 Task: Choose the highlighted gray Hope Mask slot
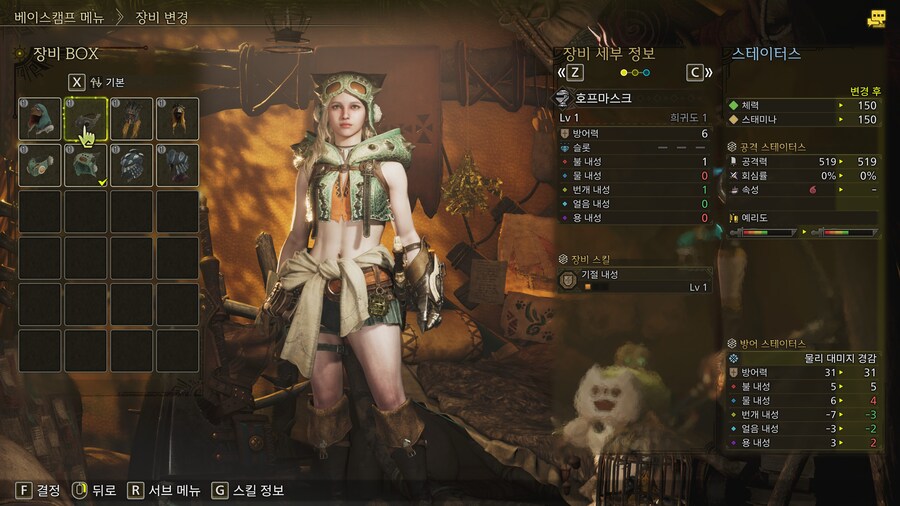coord(86,119)
